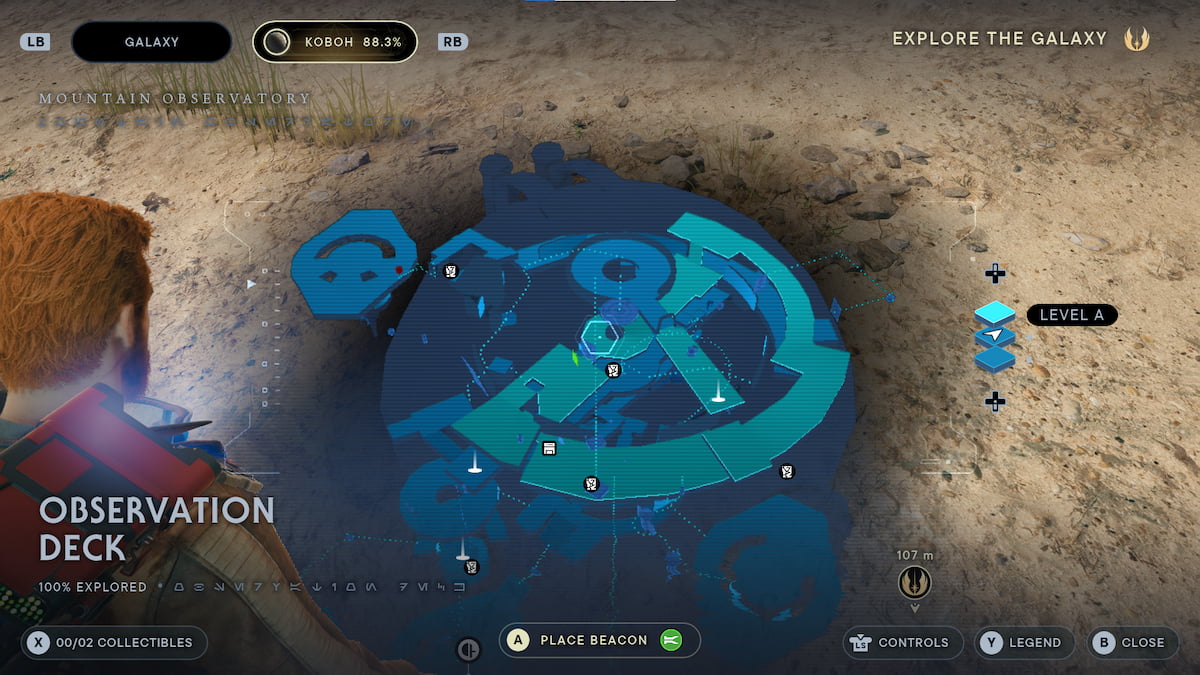Click the hexagon player location marker
This screenshot has height=675, width=1200.
[600, 335]
